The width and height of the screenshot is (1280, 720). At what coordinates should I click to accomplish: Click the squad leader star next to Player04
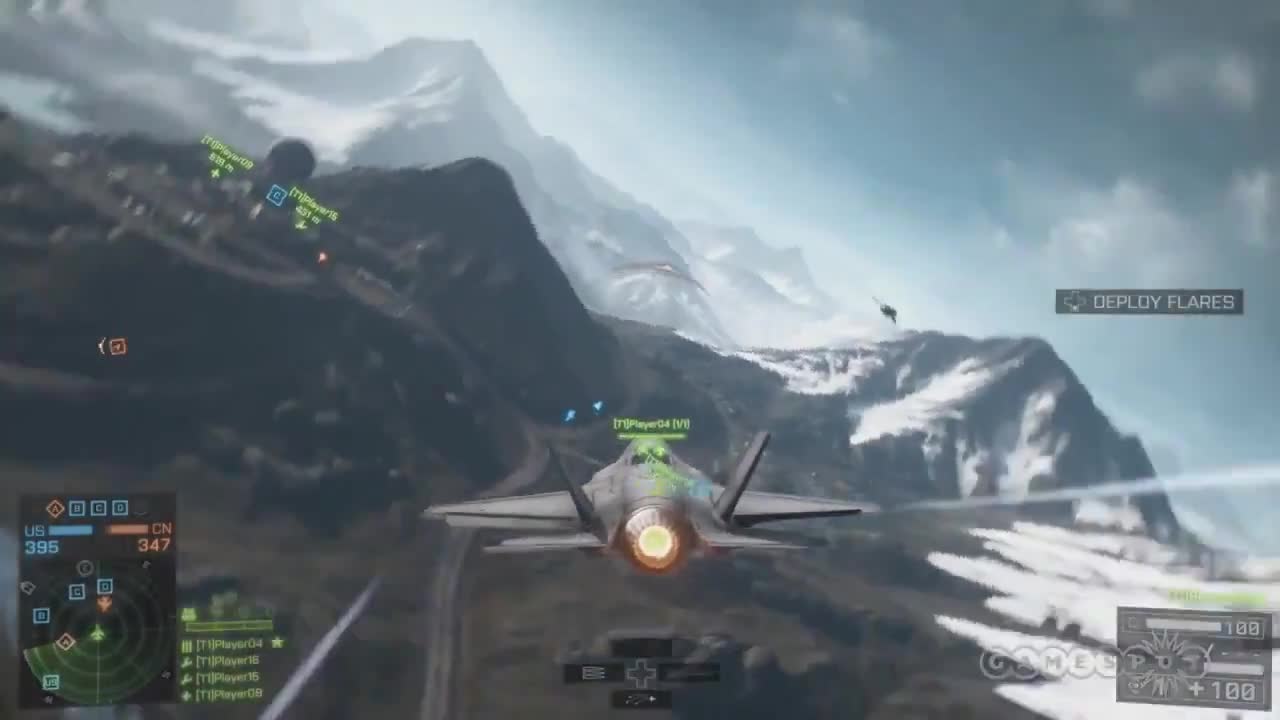pos(277,643)
